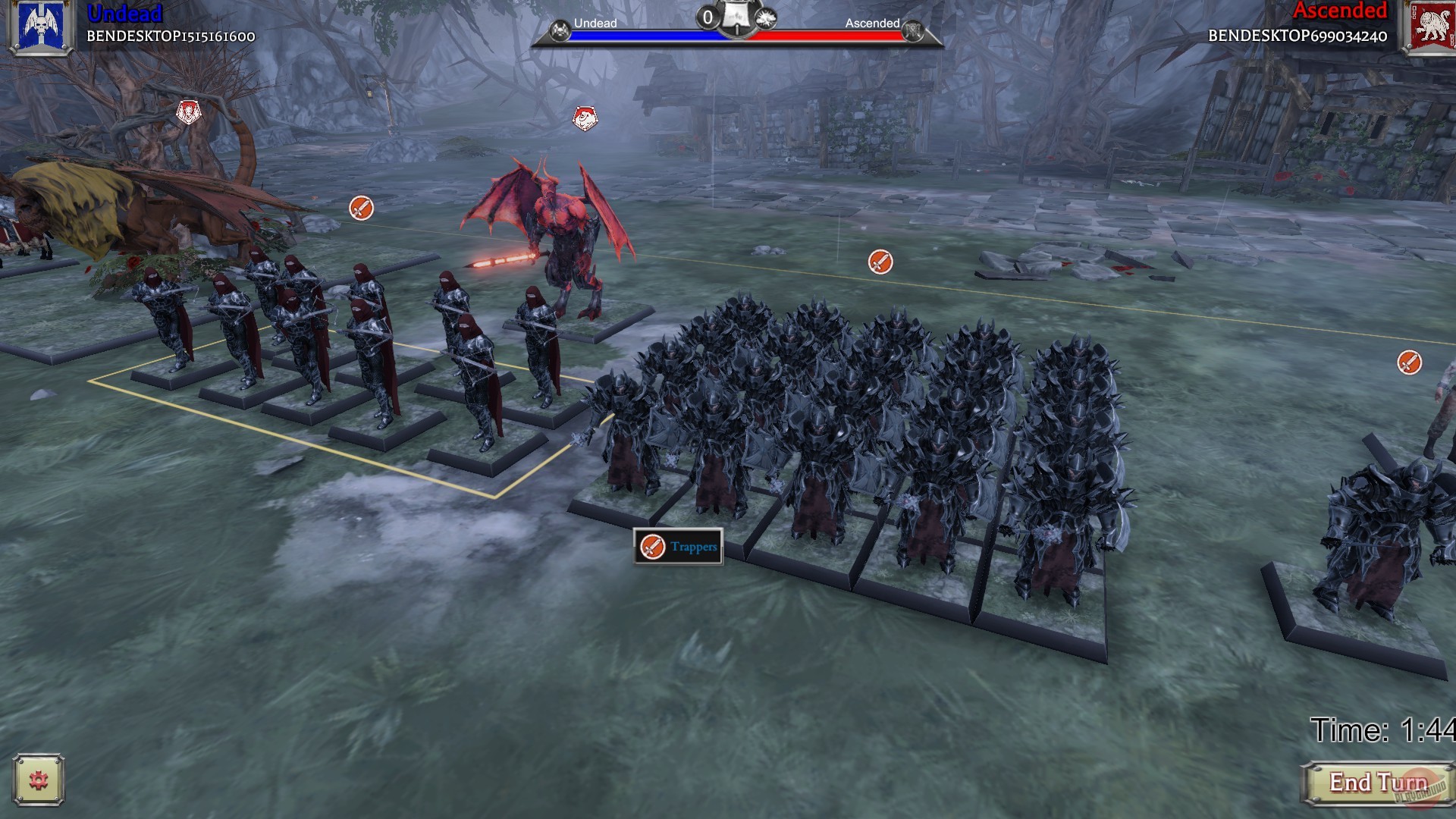Click the Trappers tooltip label
The width and height of the screenshot is (1456, 819).
(694, 545)
